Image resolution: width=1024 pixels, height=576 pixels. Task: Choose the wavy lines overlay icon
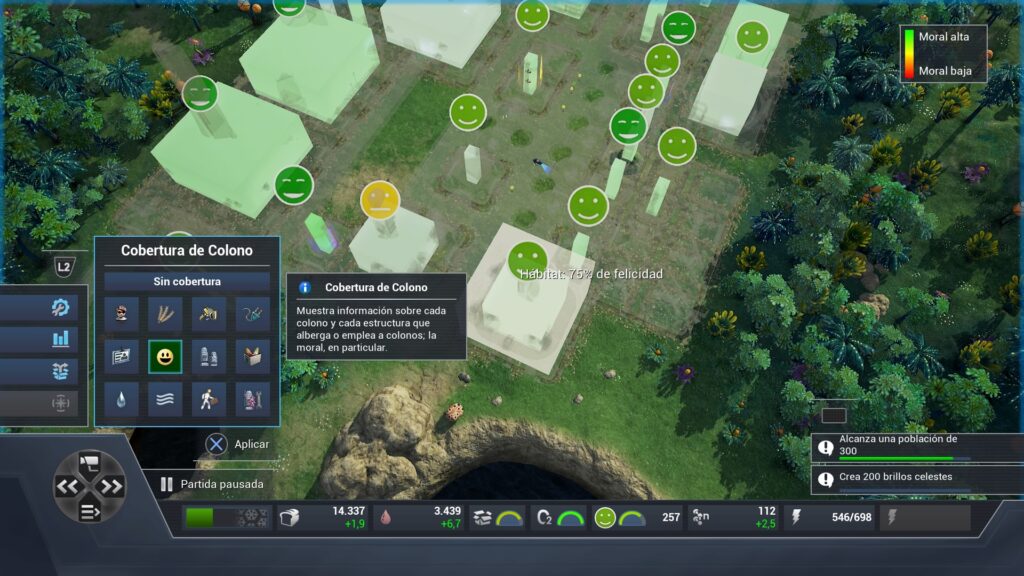[x=165, y=399]
